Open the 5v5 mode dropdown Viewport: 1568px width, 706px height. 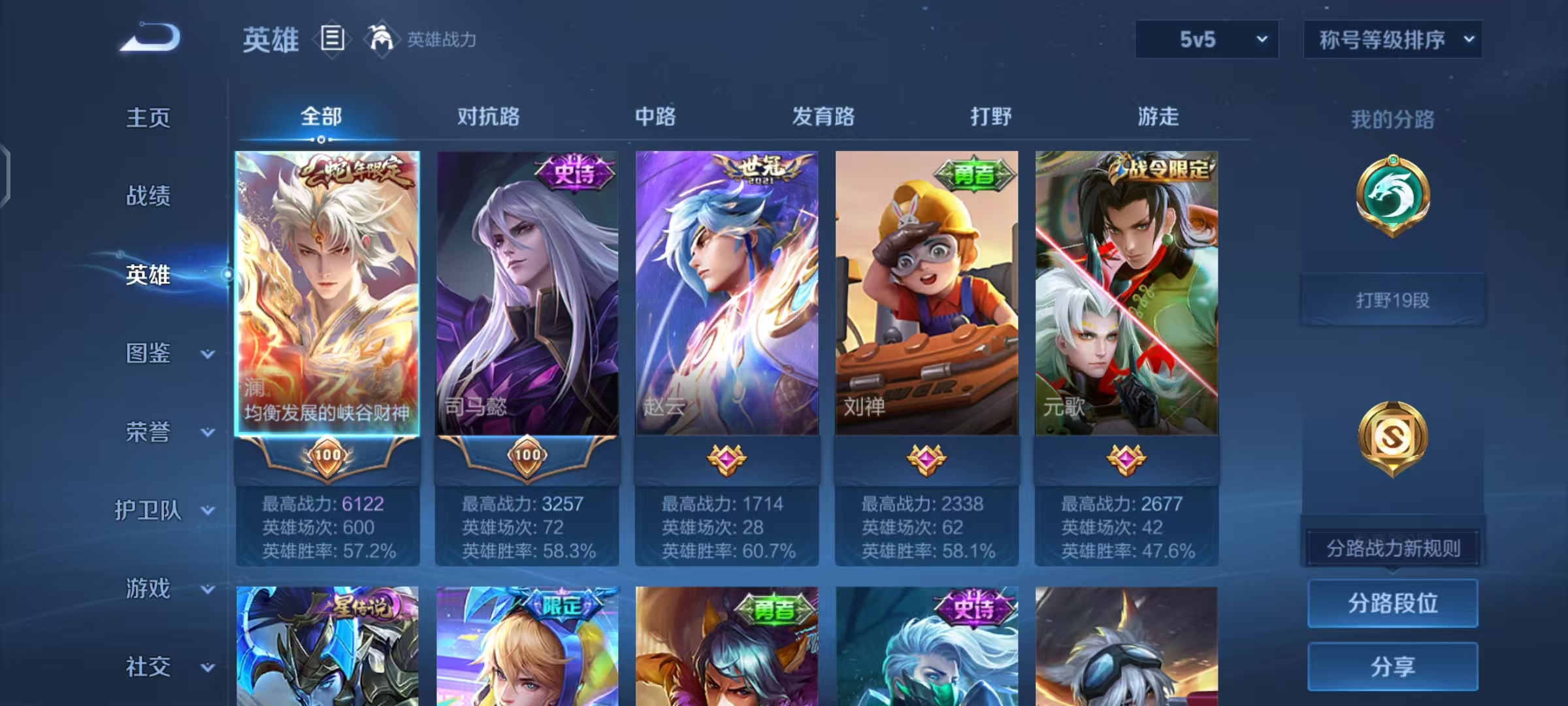tap(1206, 39)
